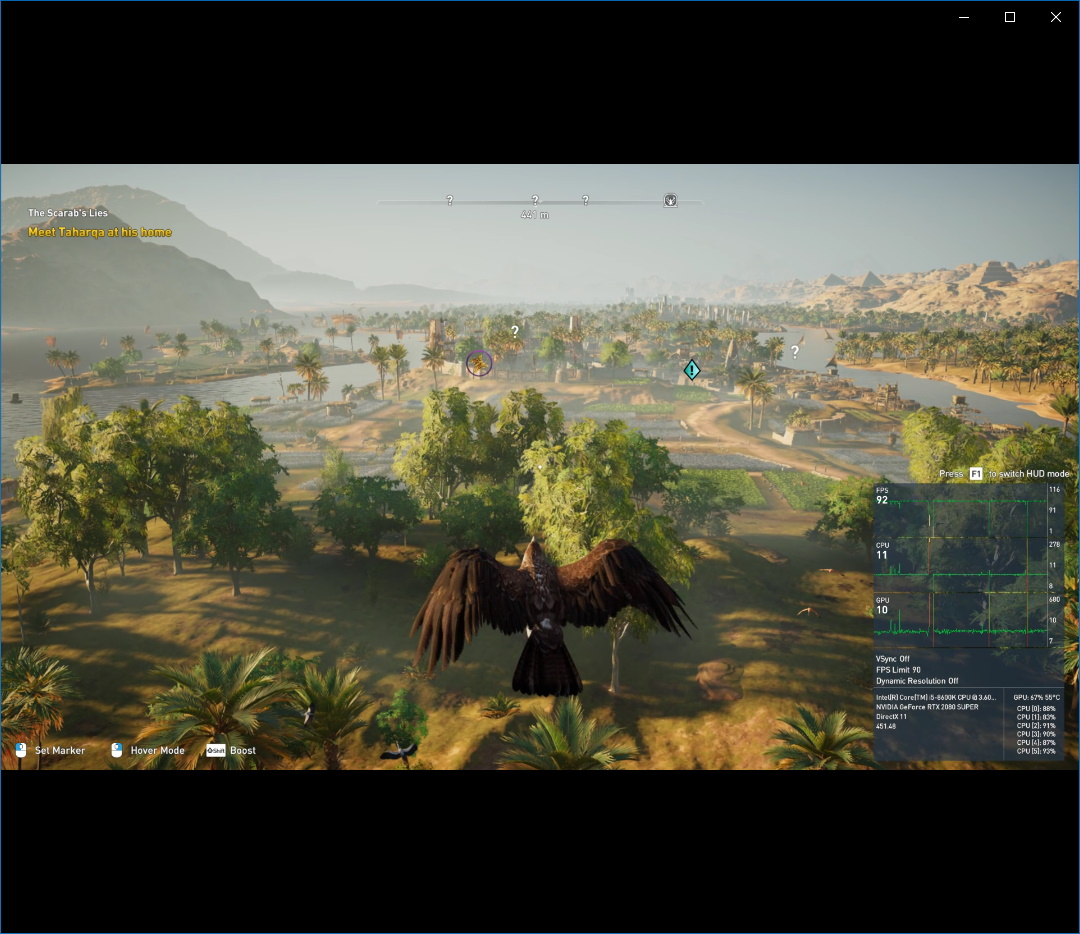Click the square eagle icon on the compass bar
The image size is (1080, 934).
coord(670,200)
